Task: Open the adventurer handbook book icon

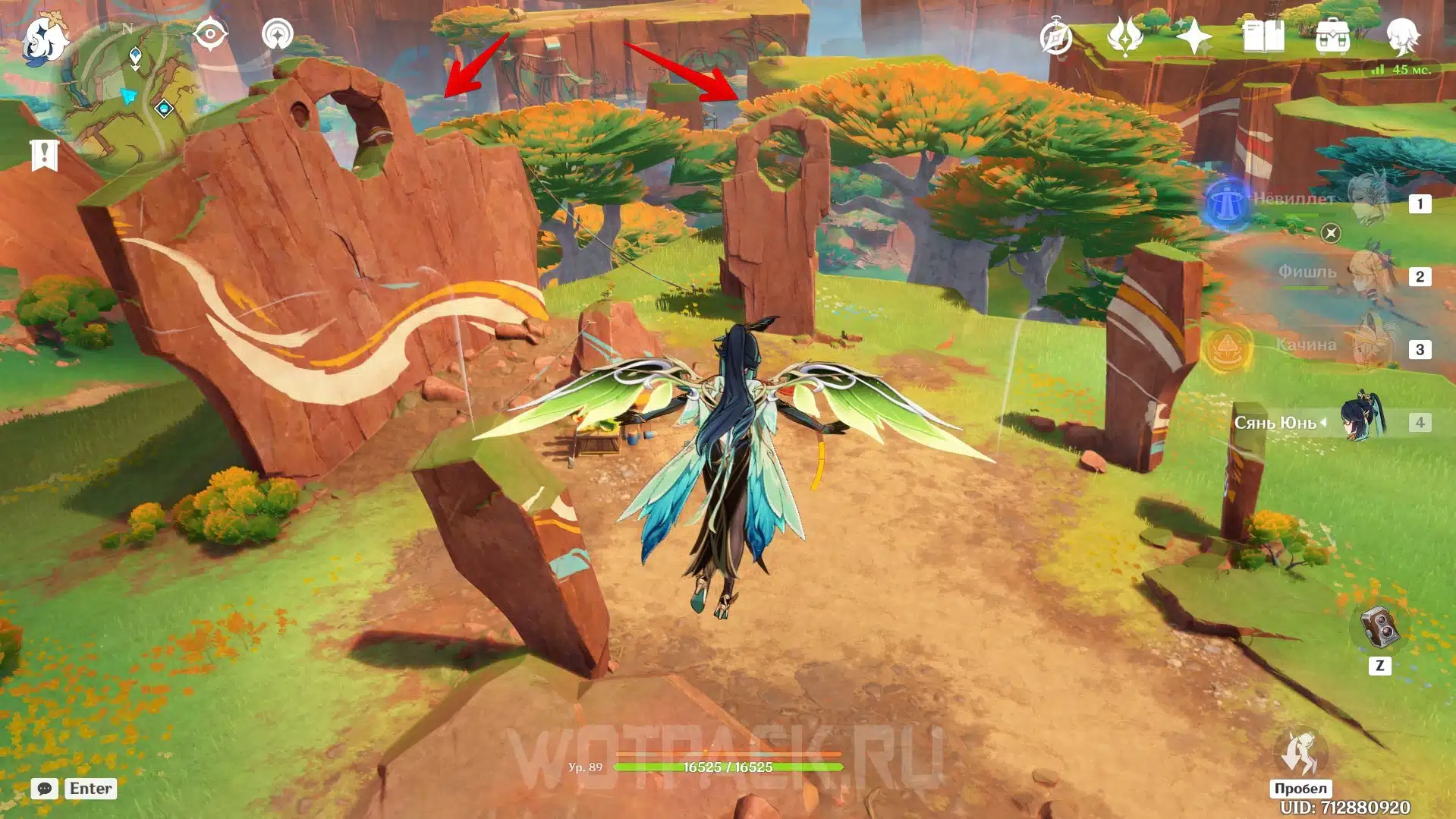Action: 1263,36
